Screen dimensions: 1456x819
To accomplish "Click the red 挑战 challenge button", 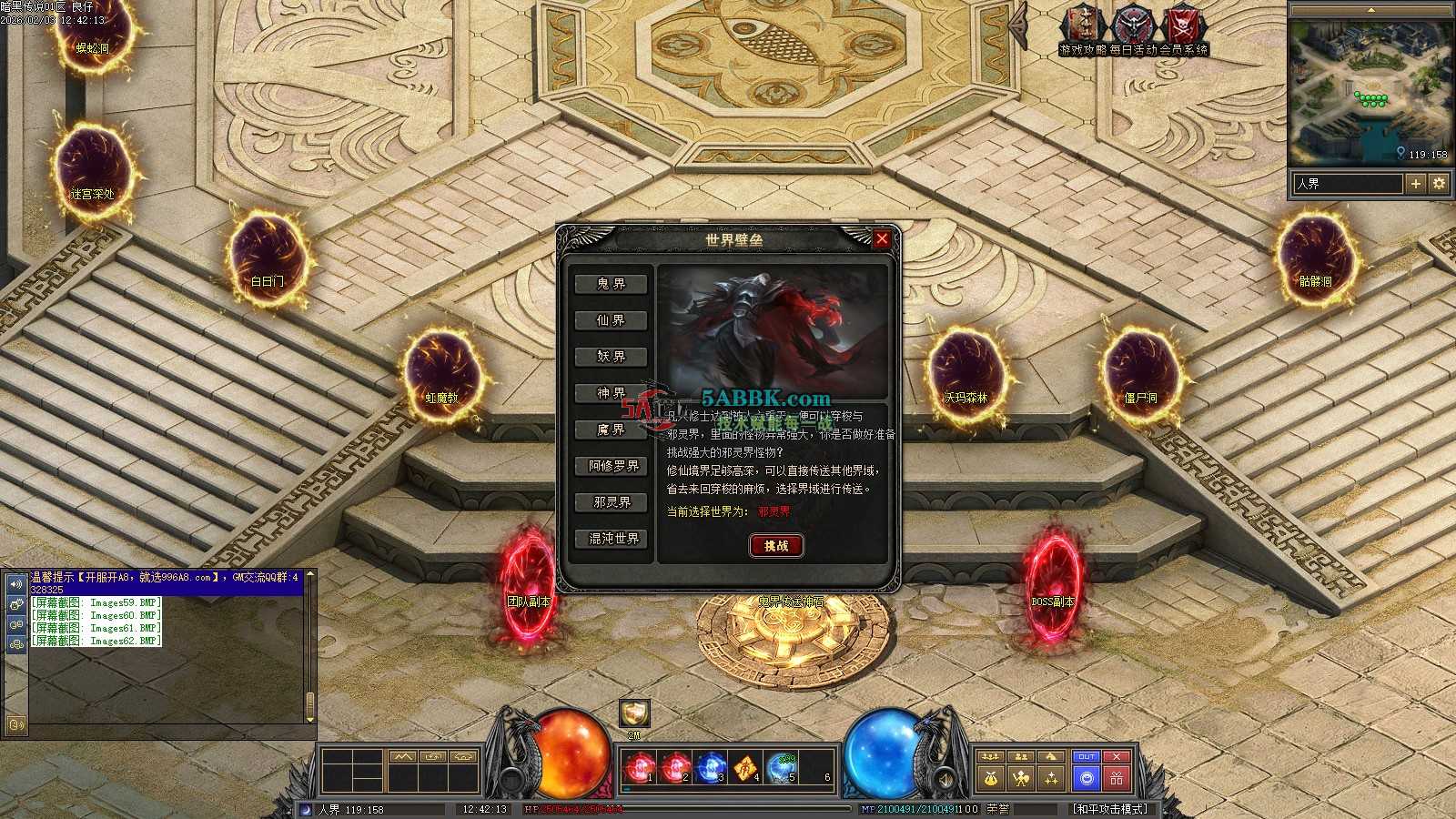I will 776,546.
